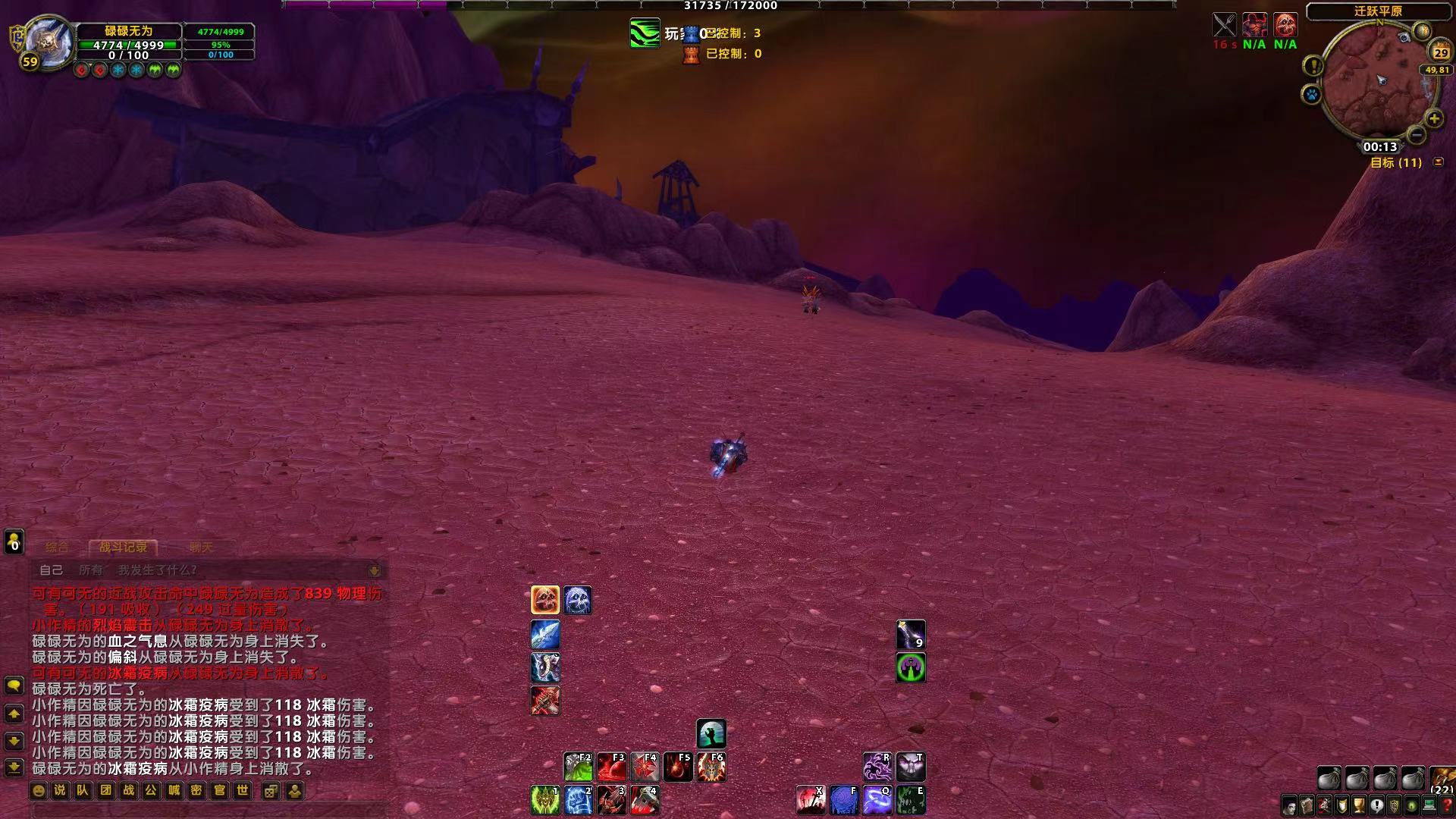Screen dimensions: 1456x819
Task: Zoom in the minimap with the plus button
Action: [x=1434, y=119]
